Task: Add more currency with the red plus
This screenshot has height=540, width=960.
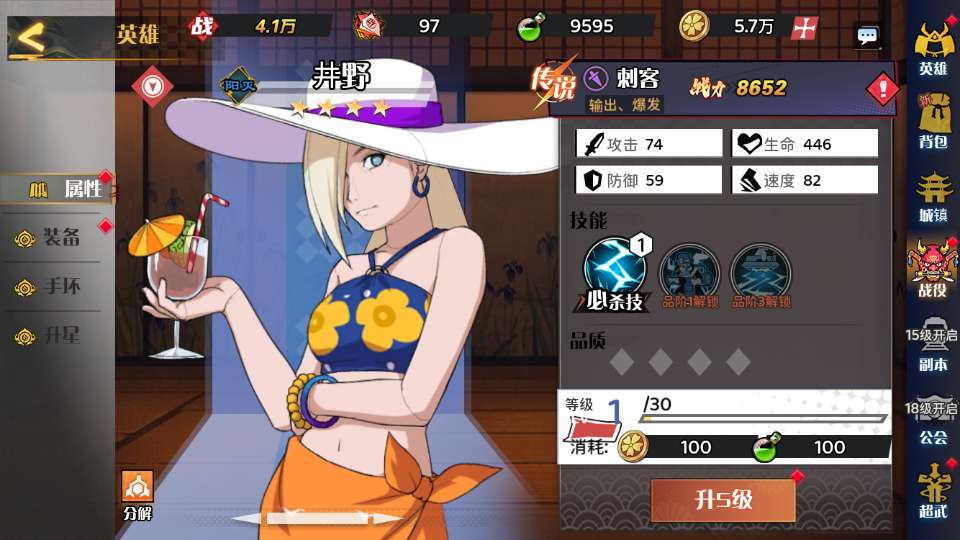Action: tap(803, 28)
